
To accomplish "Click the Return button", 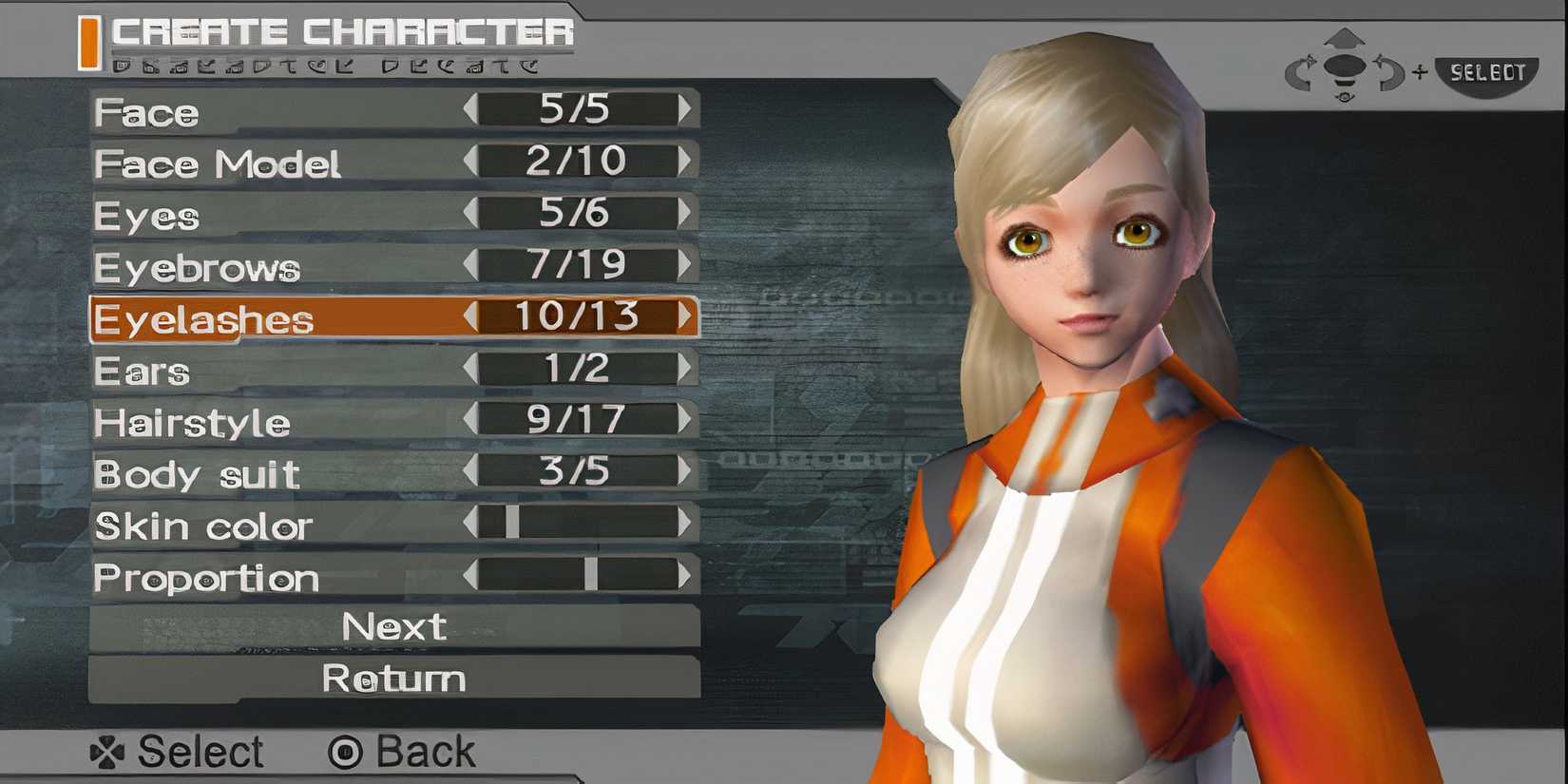I will tap(393, 679).
